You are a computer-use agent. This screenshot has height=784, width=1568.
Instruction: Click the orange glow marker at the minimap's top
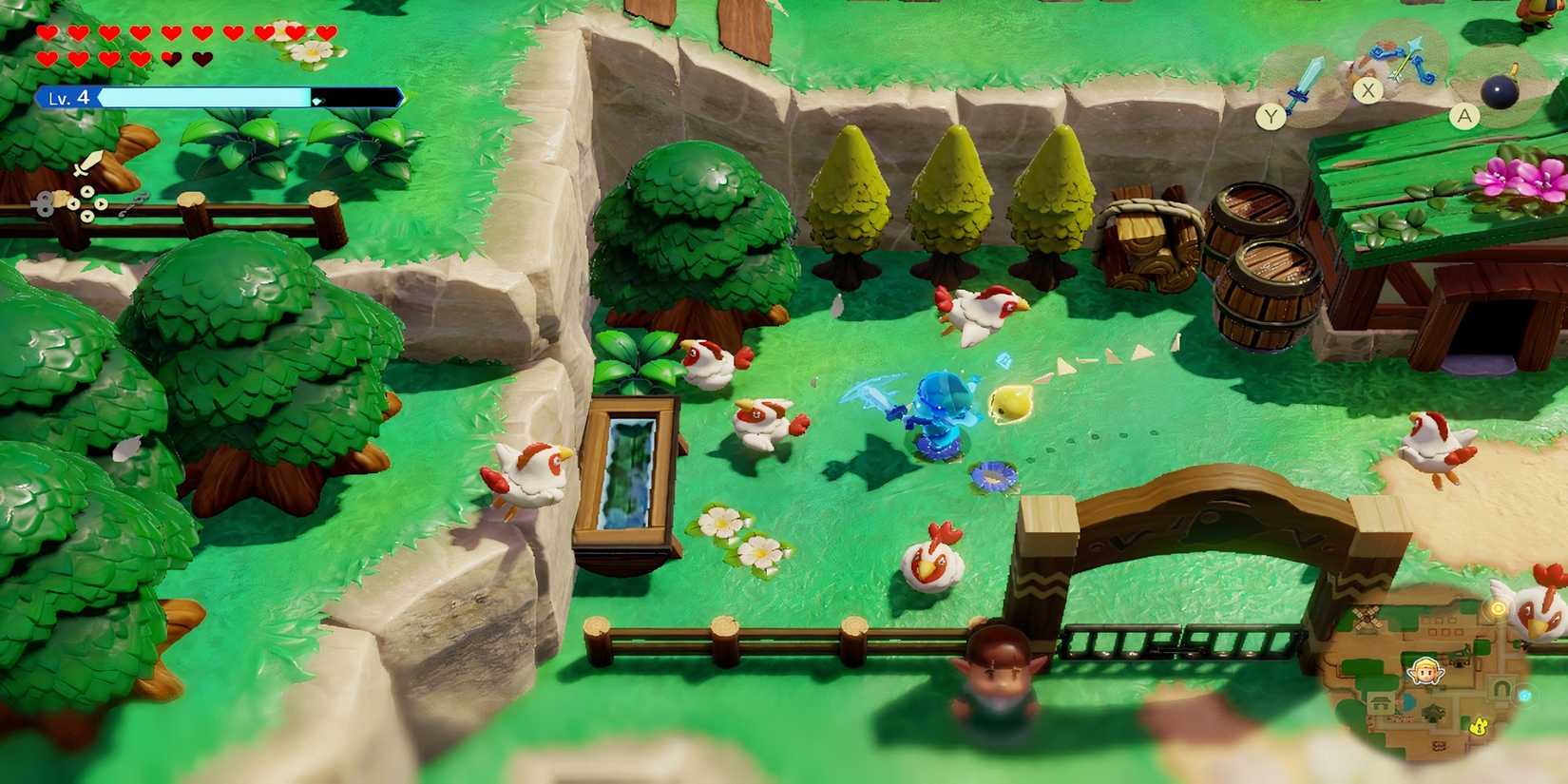tap(1498, 609)
